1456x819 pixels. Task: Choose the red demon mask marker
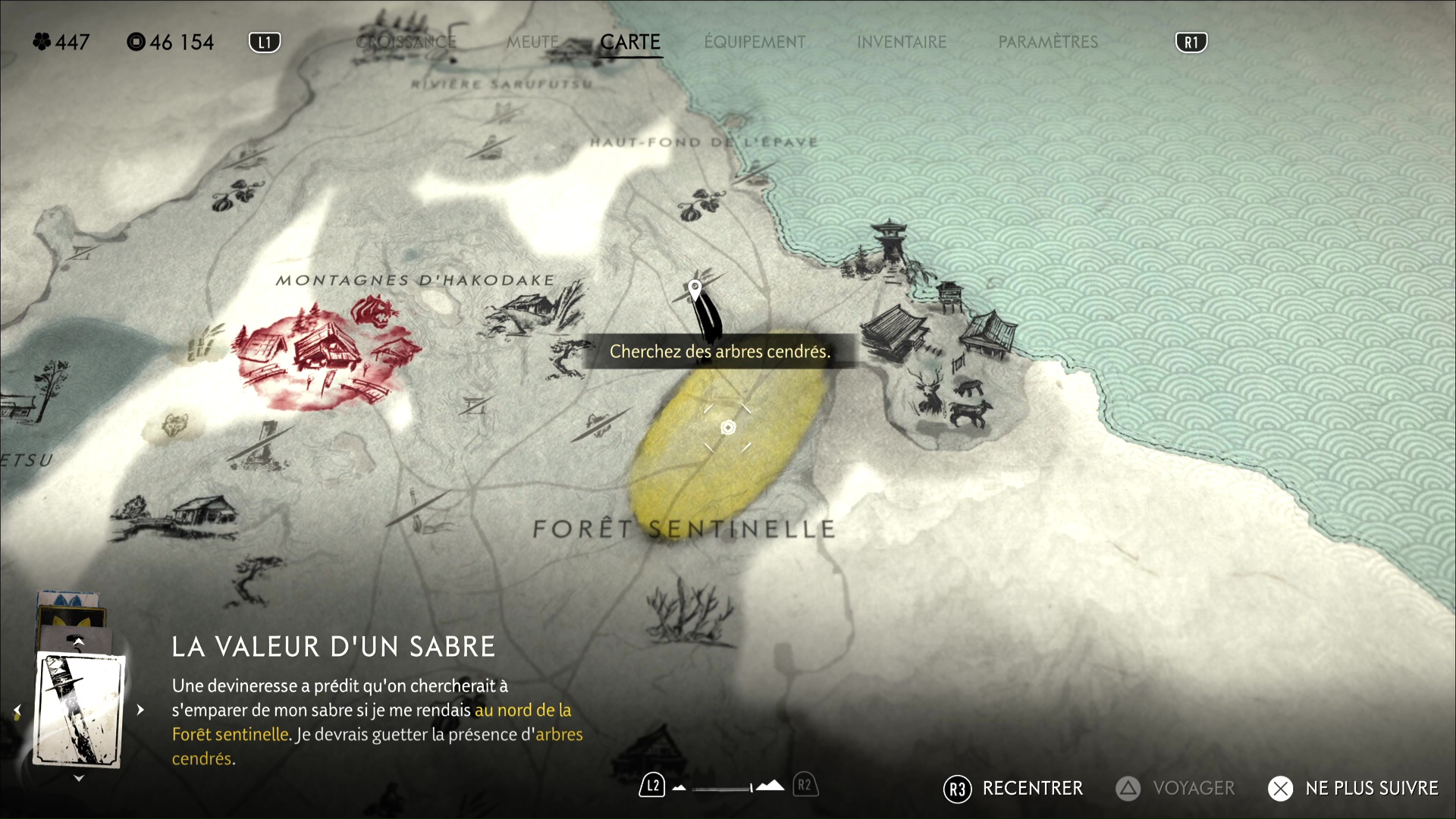pos(374,311)
